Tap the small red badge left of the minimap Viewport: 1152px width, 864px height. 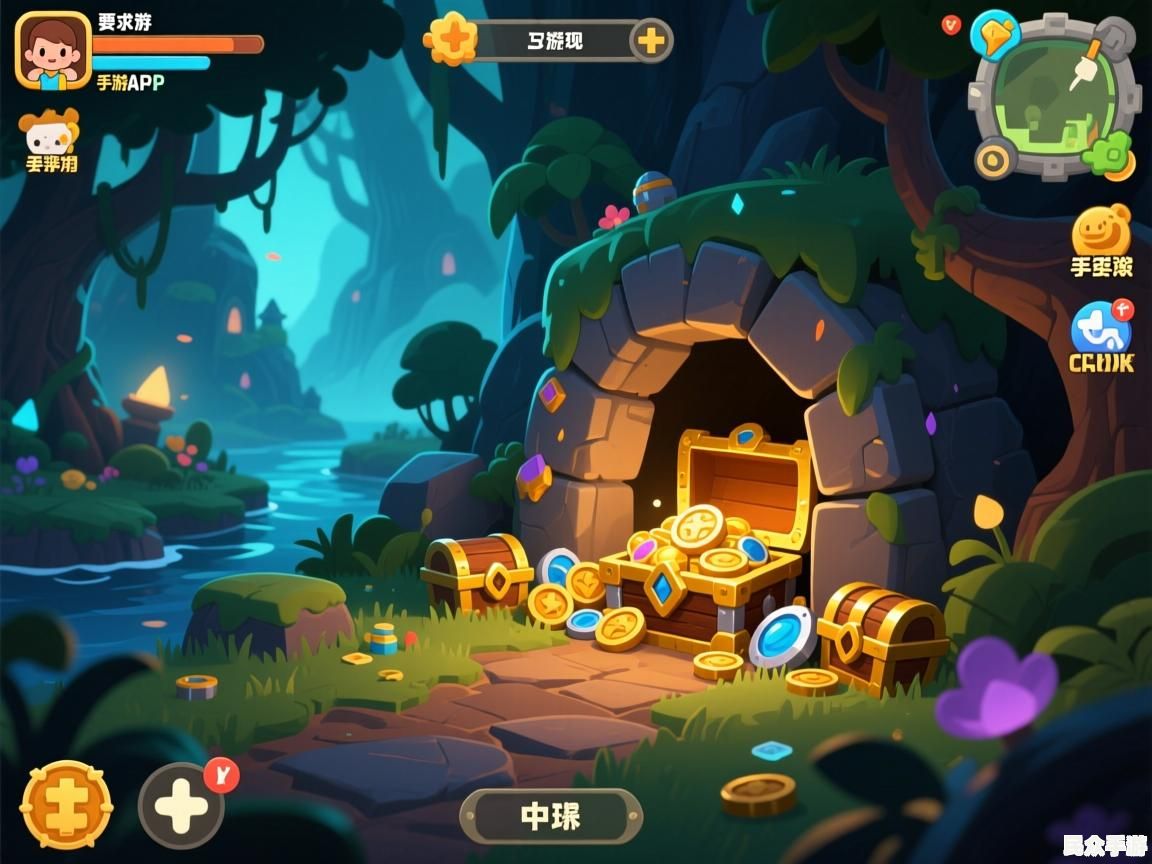[951, 24]
